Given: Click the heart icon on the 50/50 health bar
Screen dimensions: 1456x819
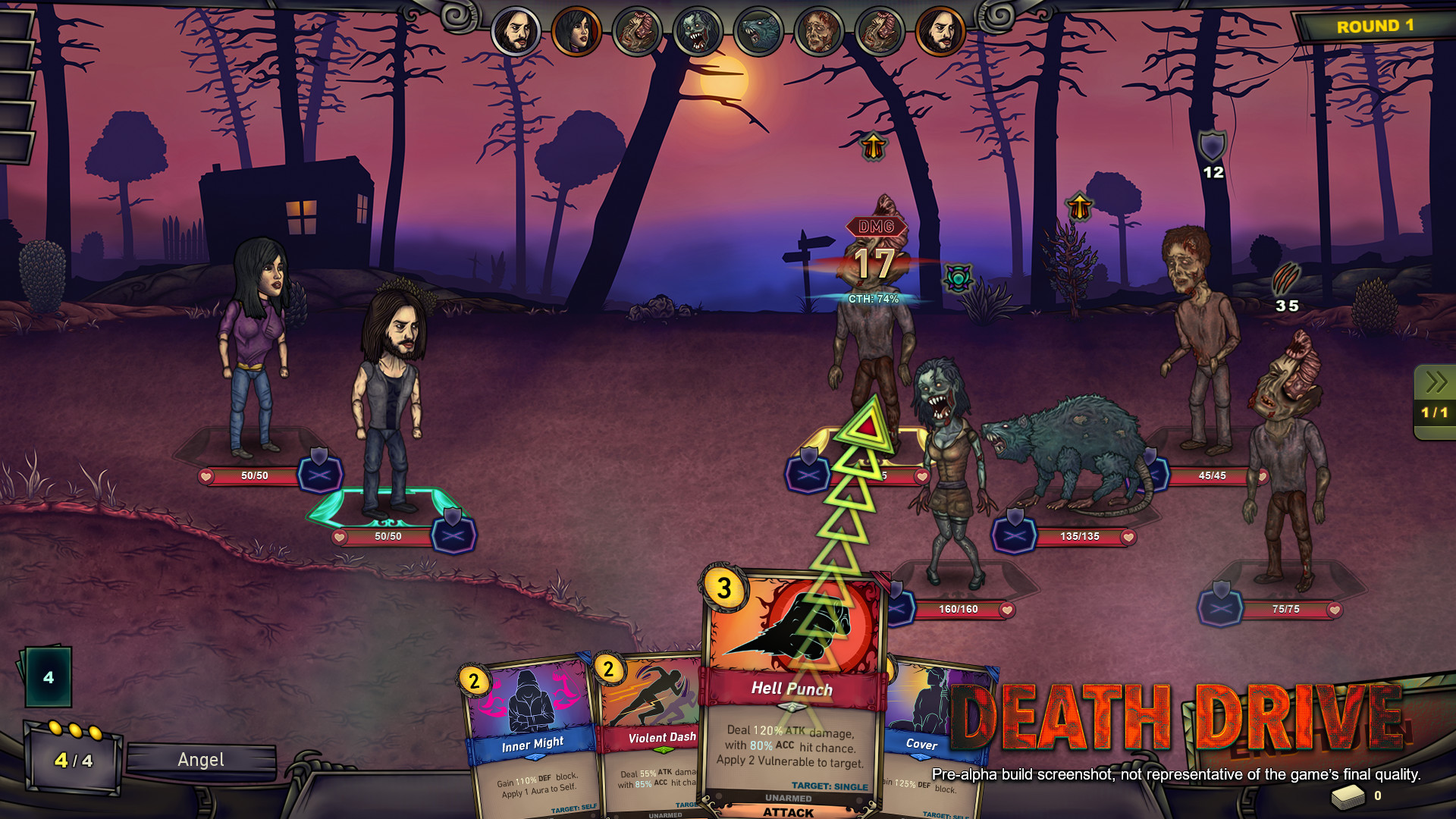Looking at the screenshot, I should [205, 476].
